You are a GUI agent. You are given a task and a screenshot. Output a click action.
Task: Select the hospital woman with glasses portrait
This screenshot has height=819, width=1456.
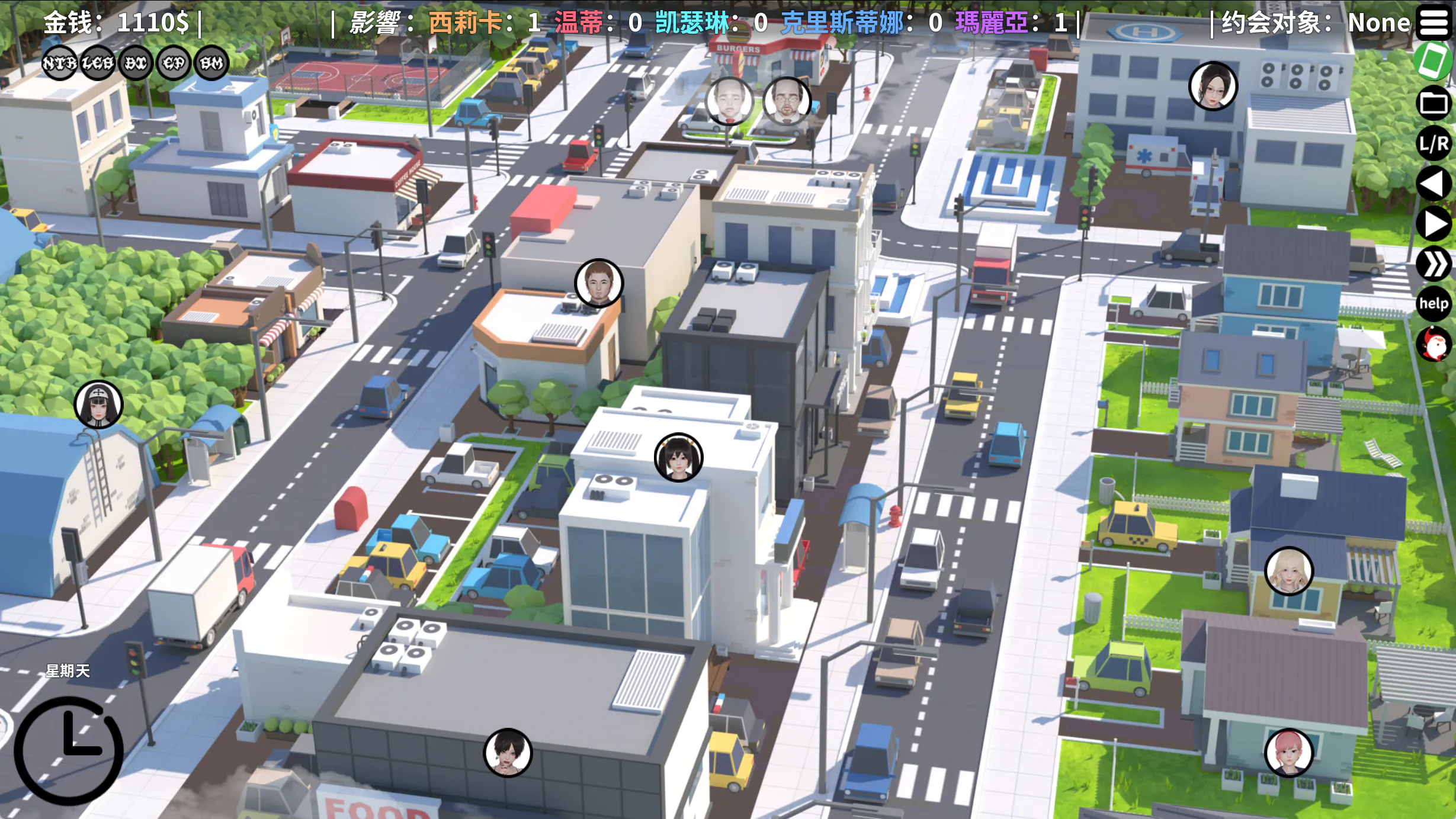(x=1213, y=86)
